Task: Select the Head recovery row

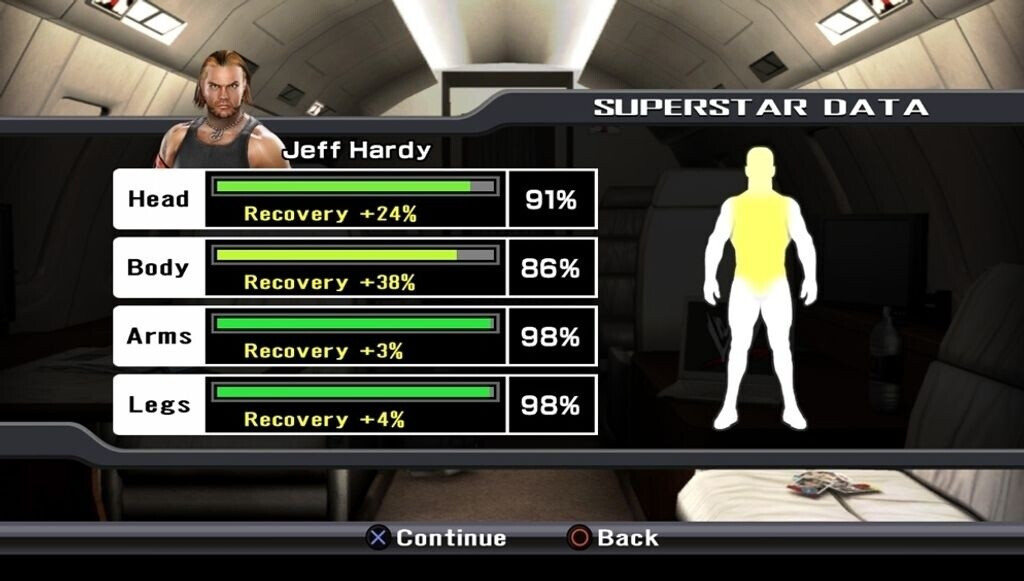Action: tap(355, 199)
